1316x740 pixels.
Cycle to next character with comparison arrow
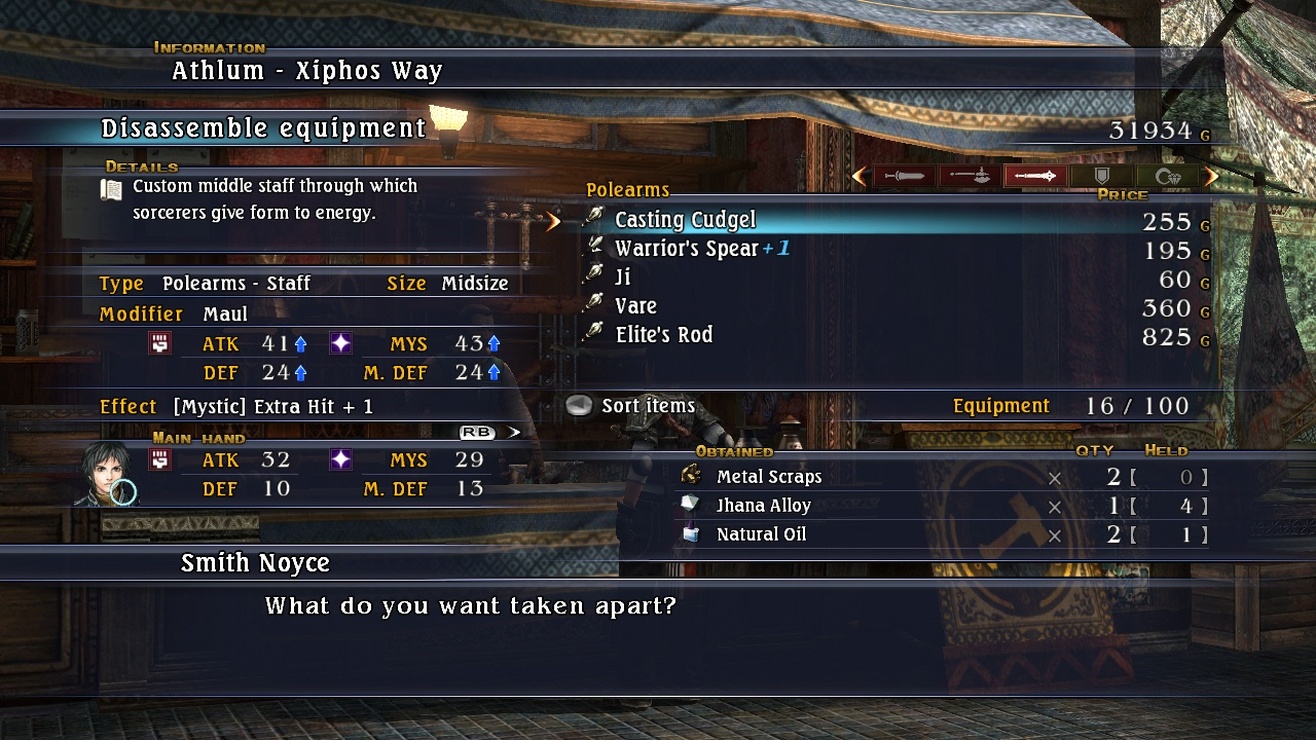pos(515,432)
